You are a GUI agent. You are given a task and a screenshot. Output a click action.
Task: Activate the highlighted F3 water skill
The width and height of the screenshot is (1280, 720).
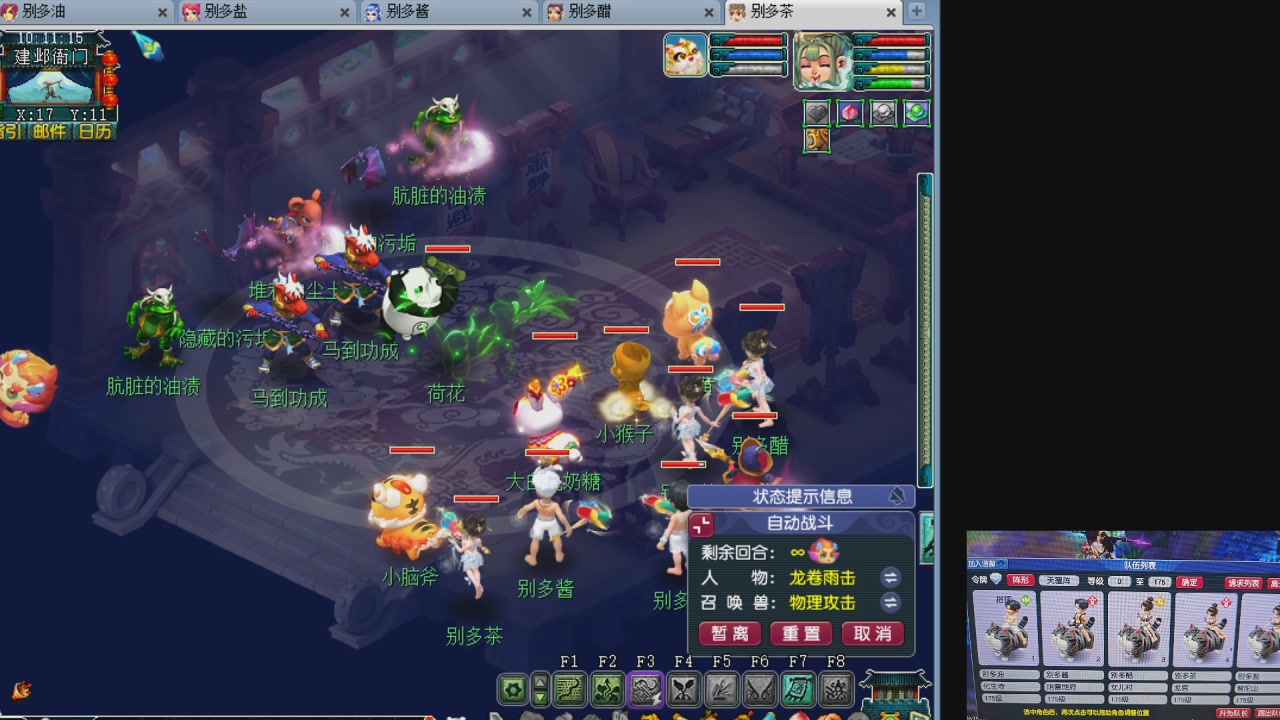644,688
